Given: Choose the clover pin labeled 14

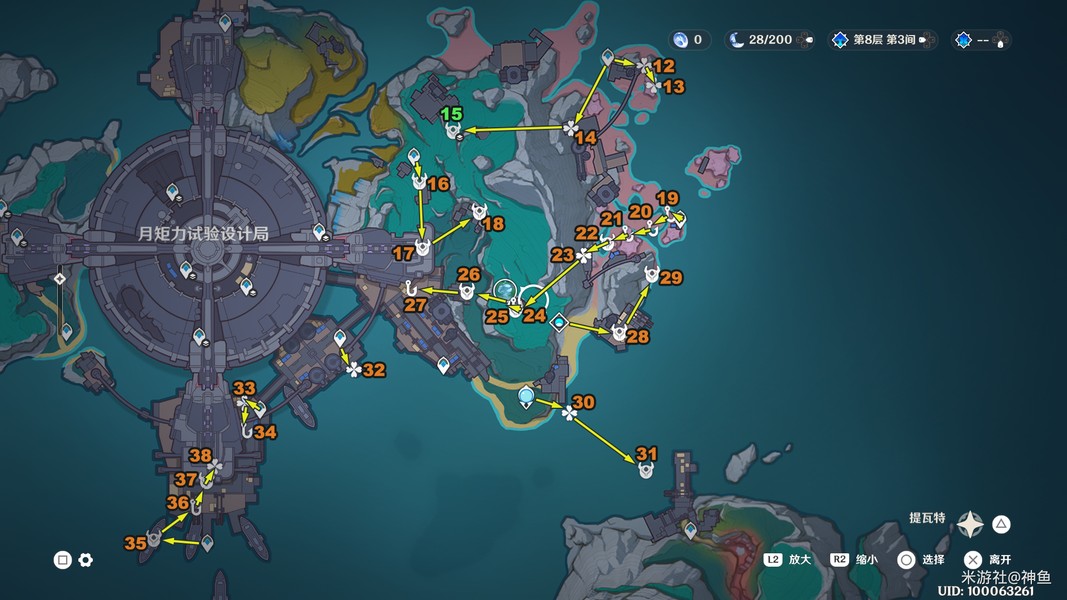Looking at the screenshot, I should (x=570, y=127).
